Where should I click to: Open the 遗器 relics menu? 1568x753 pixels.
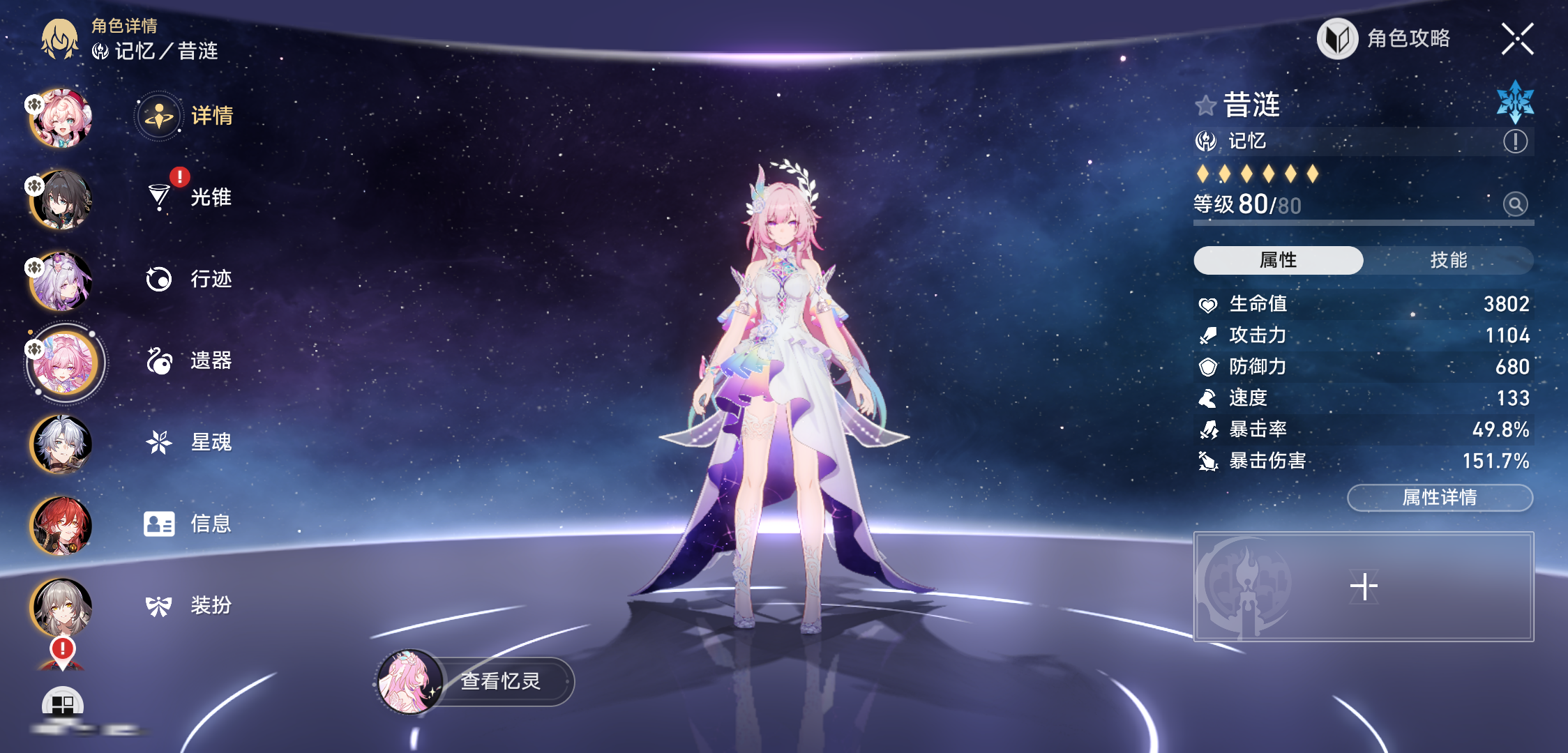190,360
